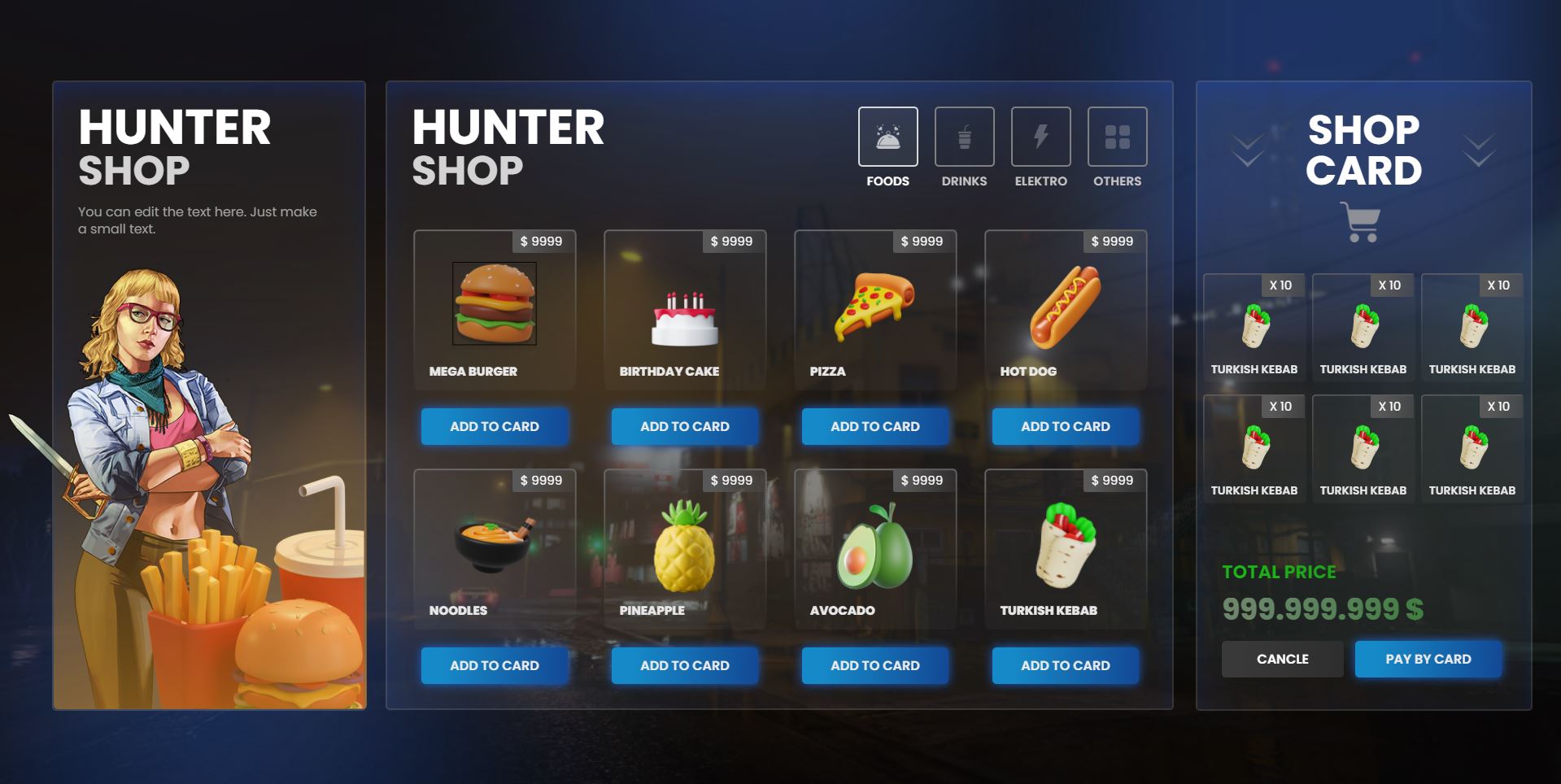Open the Drinks category
Viewport: 1561px width, 784px height.
[x=964, y=137]
